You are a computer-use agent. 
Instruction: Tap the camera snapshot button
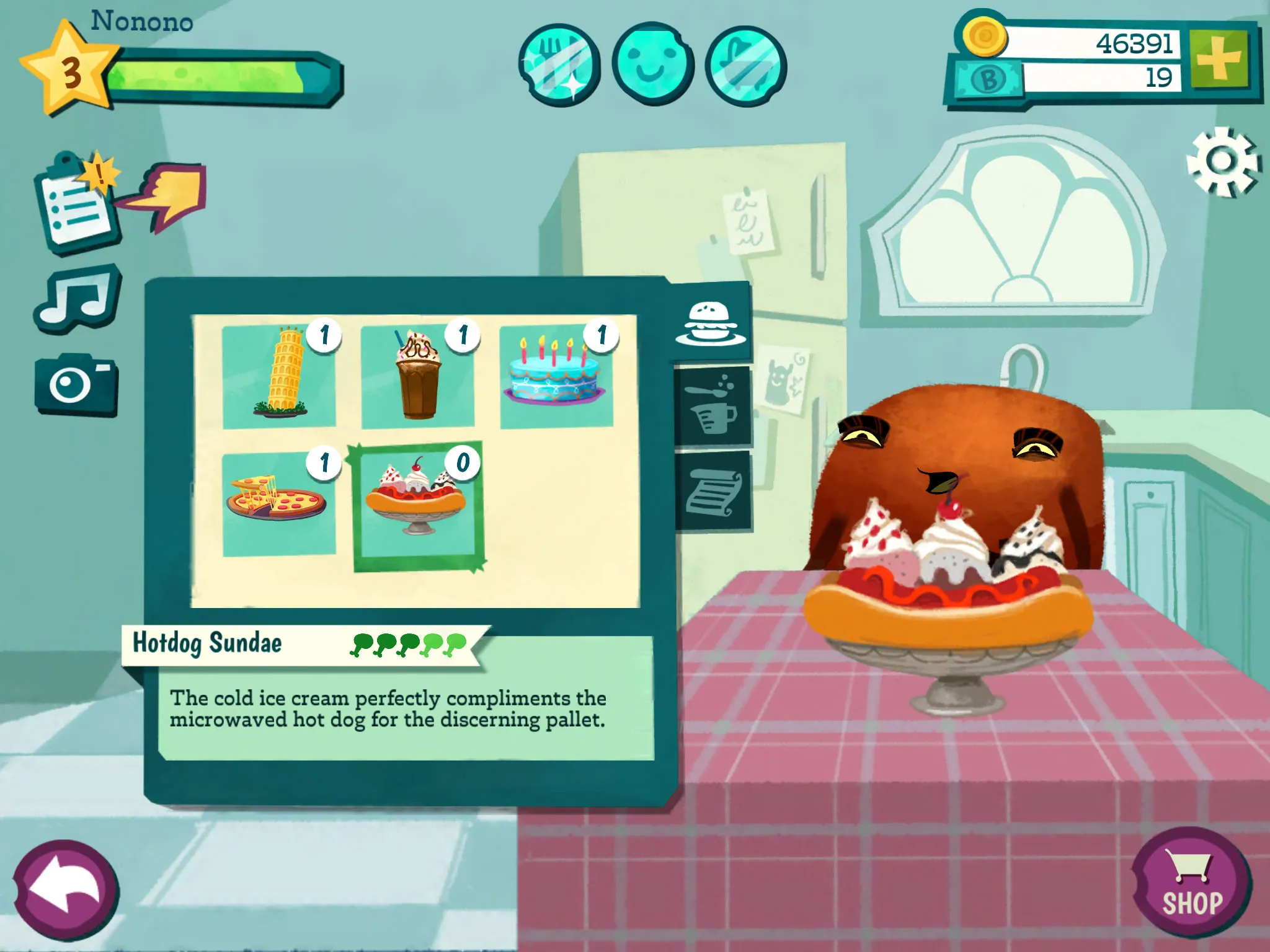tap(76, 385)
